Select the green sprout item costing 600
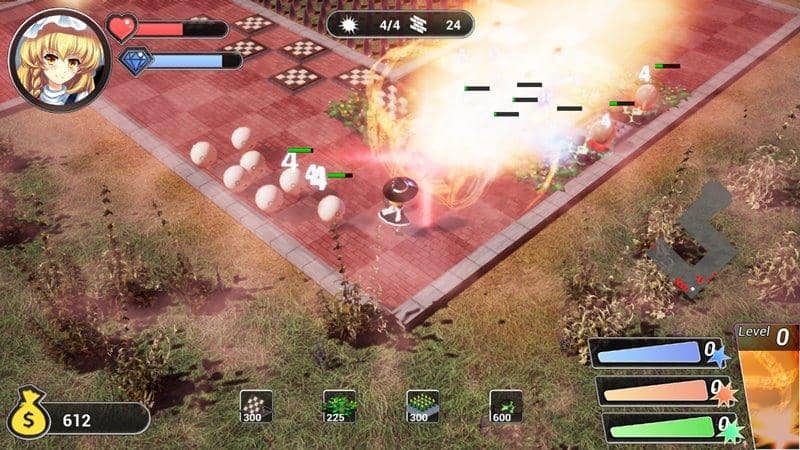Image resolution: width=800 pixels, height=450 pixels. coord(506,405)
